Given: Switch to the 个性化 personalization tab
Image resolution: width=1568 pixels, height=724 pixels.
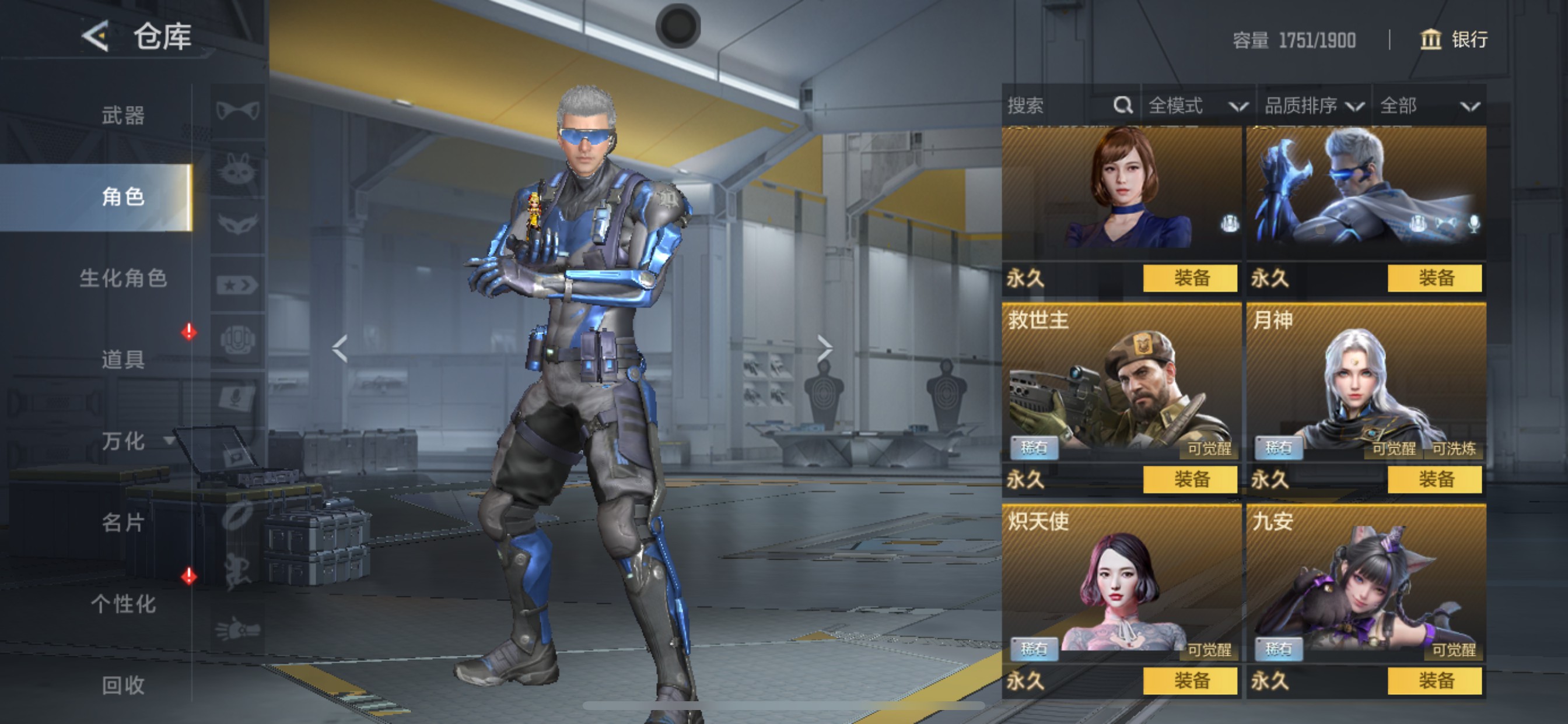Looking at the screenshot, I should point(123,603).
